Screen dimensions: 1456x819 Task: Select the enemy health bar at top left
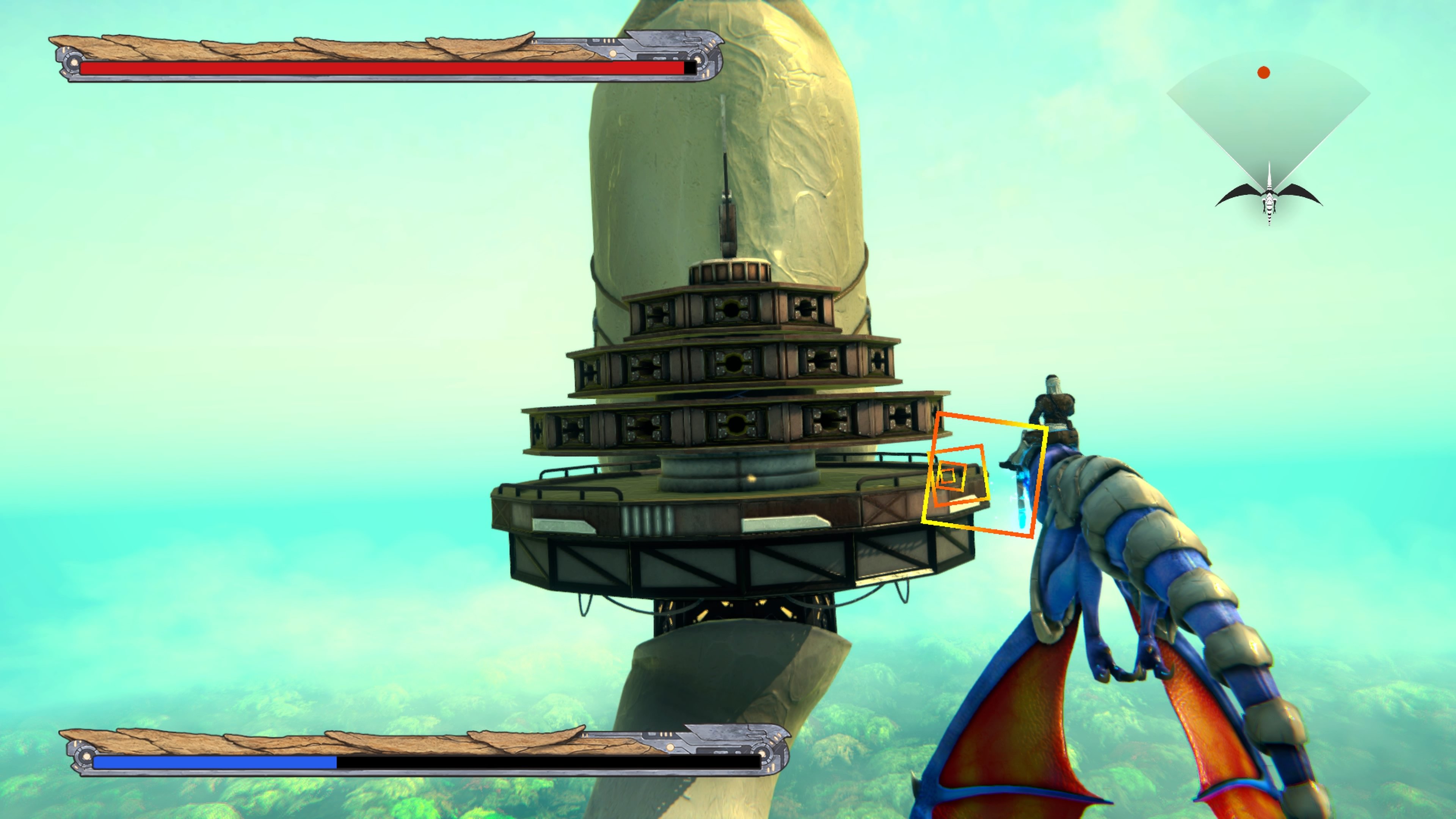384,68
